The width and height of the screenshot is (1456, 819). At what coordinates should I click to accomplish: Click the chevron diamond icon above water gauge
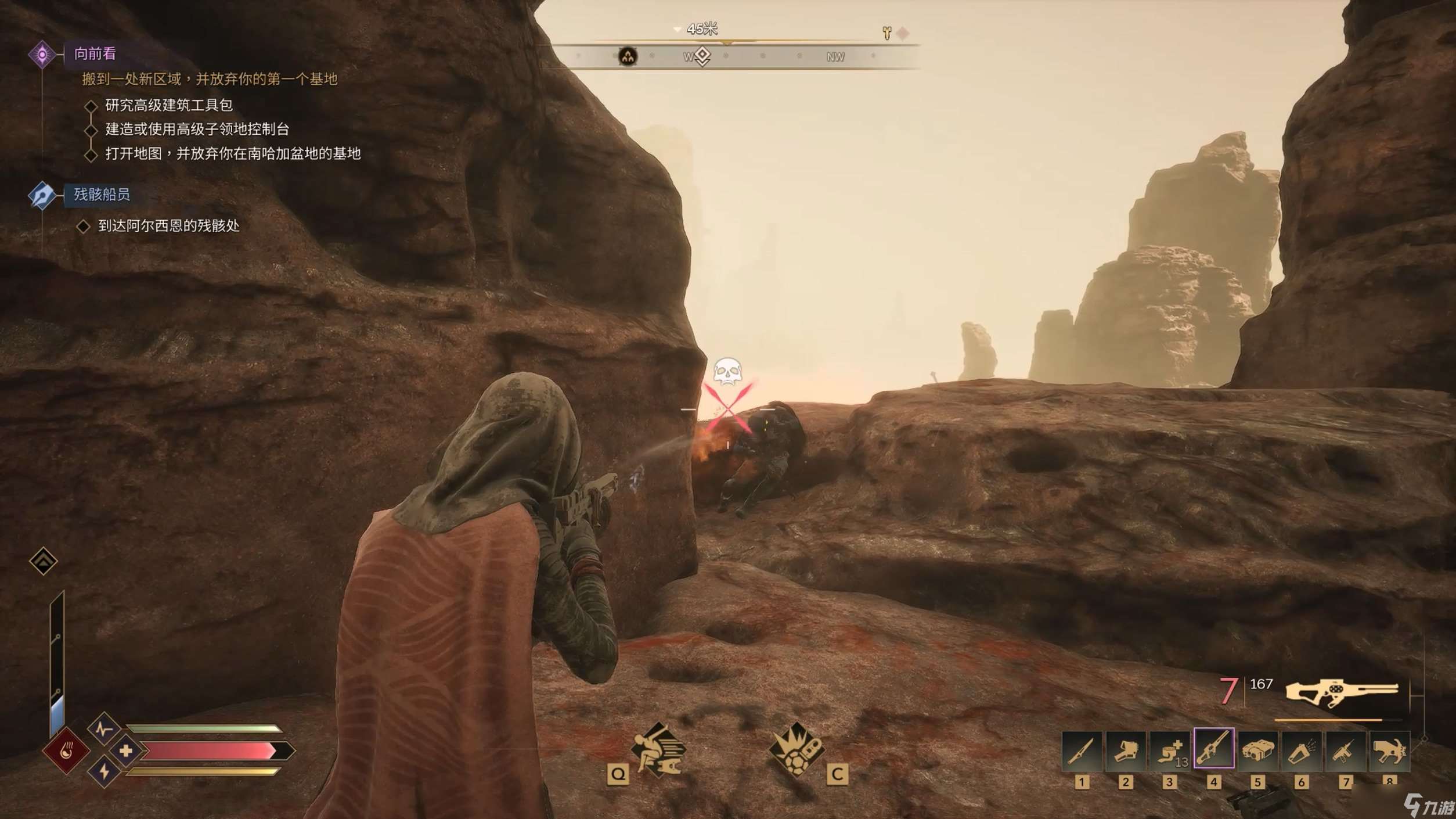click(43, 561)
